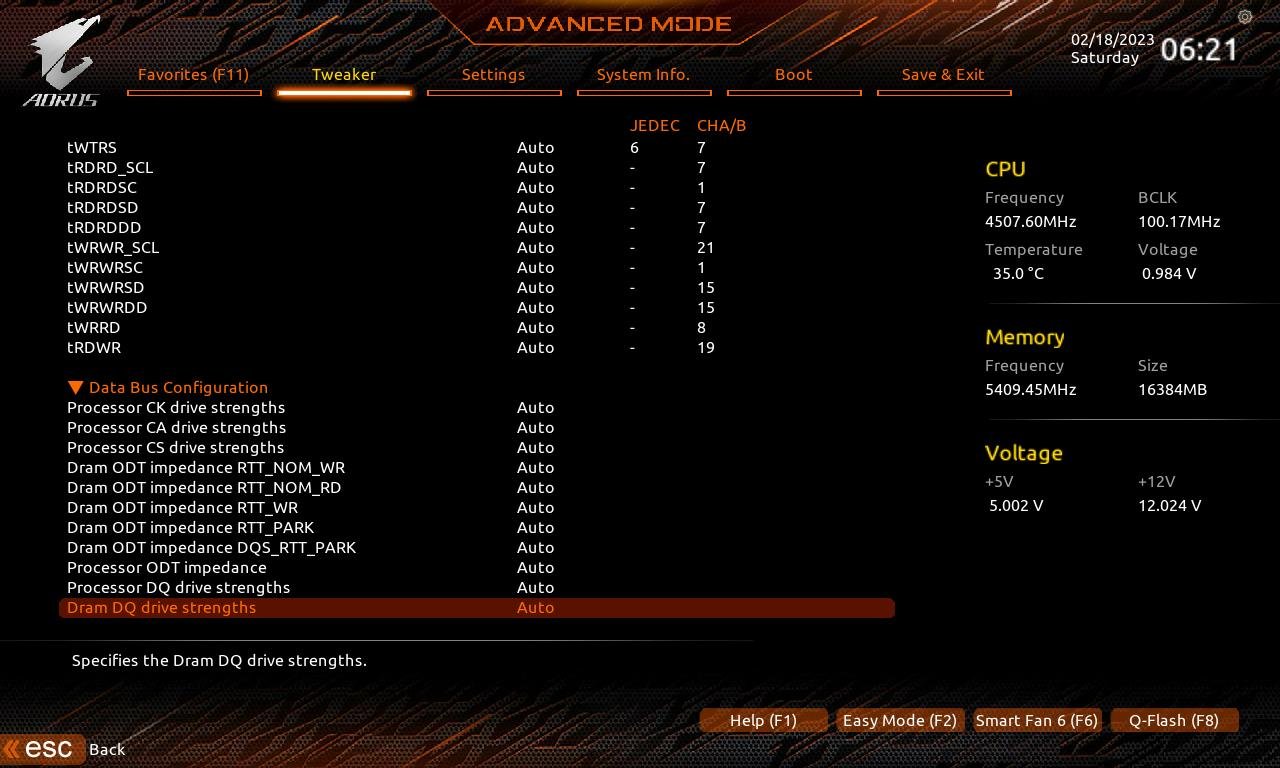Go to Save & Exit
The height and width of the screenshot is (768, 1280).
[x=944, y=74]
